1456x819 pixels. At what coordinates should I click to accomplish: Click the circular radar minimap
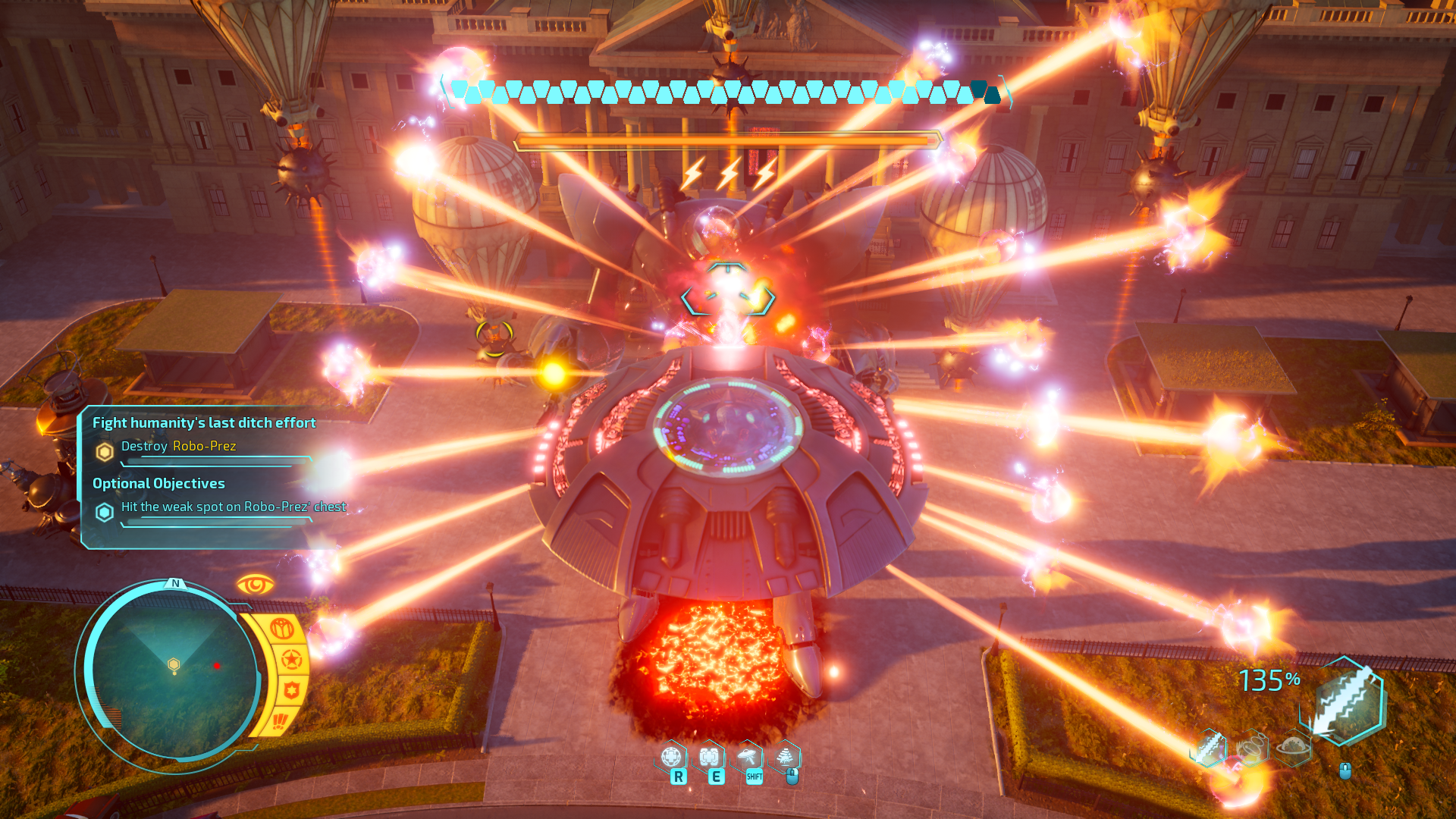pyautogui.click(x=173, y=673)
